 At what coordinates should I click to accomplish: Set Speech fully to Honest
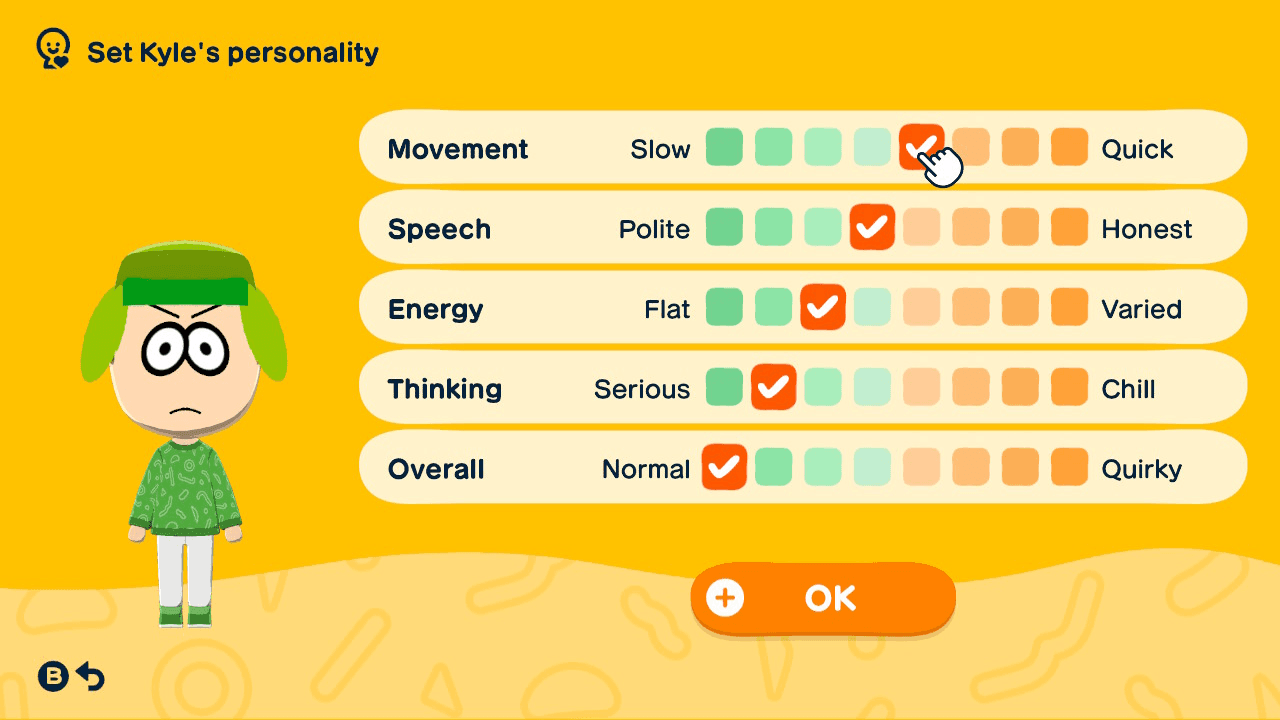tap(1069, 227)
